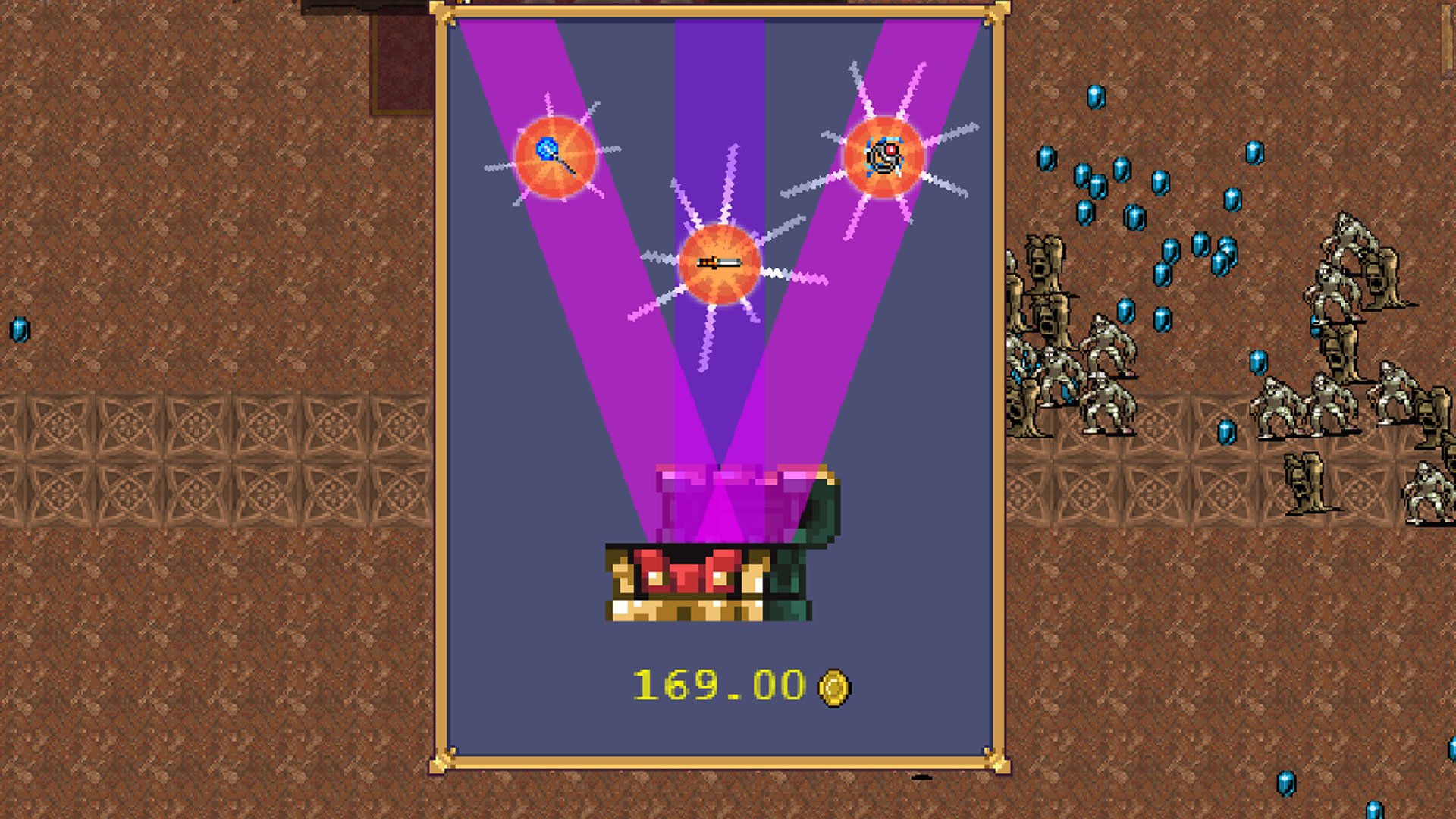Select the blue Magic Wand reward icon
This screenshot has width=1456, height=819.
pyautogui.click(x=555, y=156)
